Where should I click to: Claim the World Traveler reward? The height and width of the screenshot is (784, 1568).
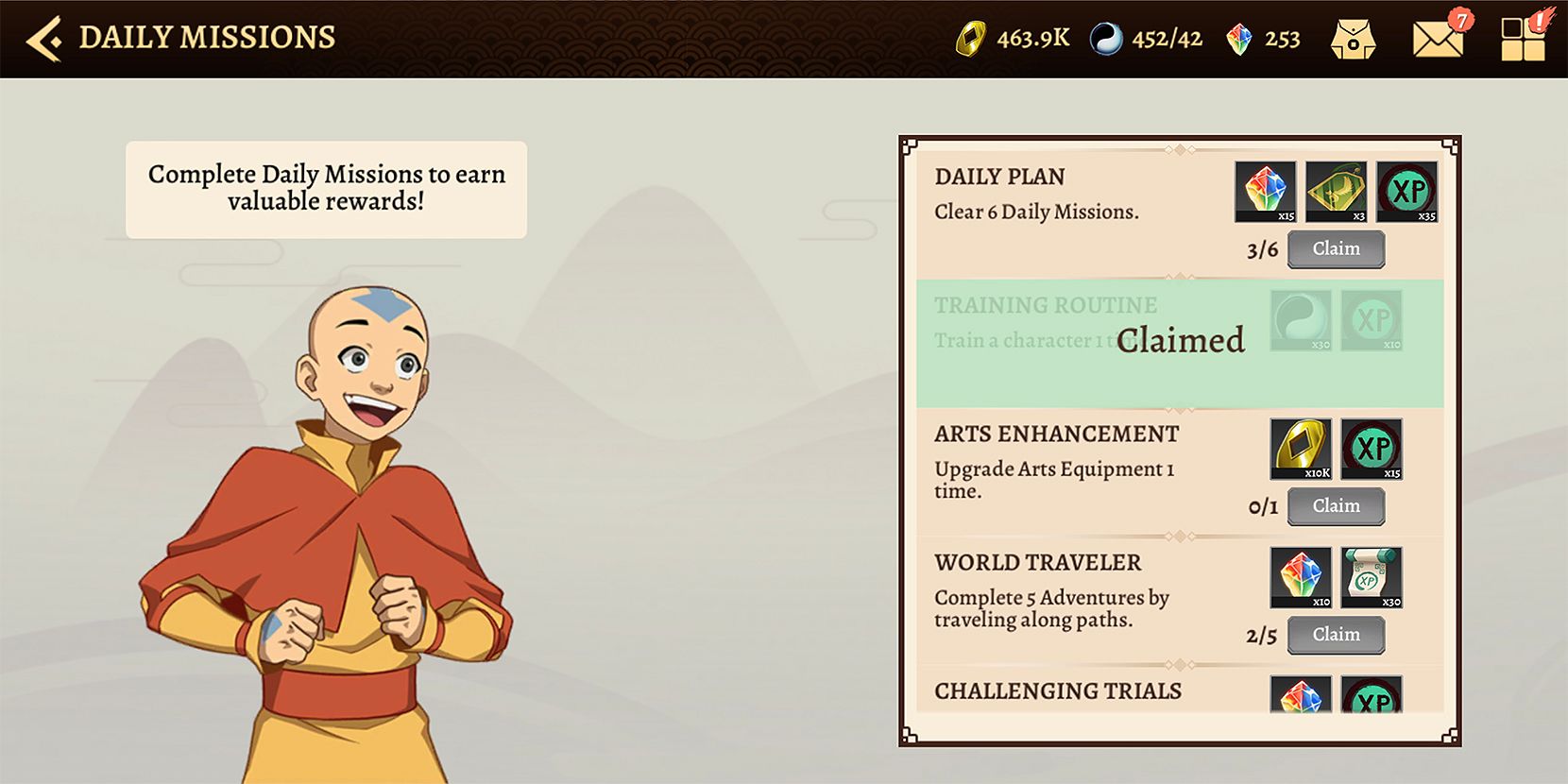click(x=1336, y=634)
